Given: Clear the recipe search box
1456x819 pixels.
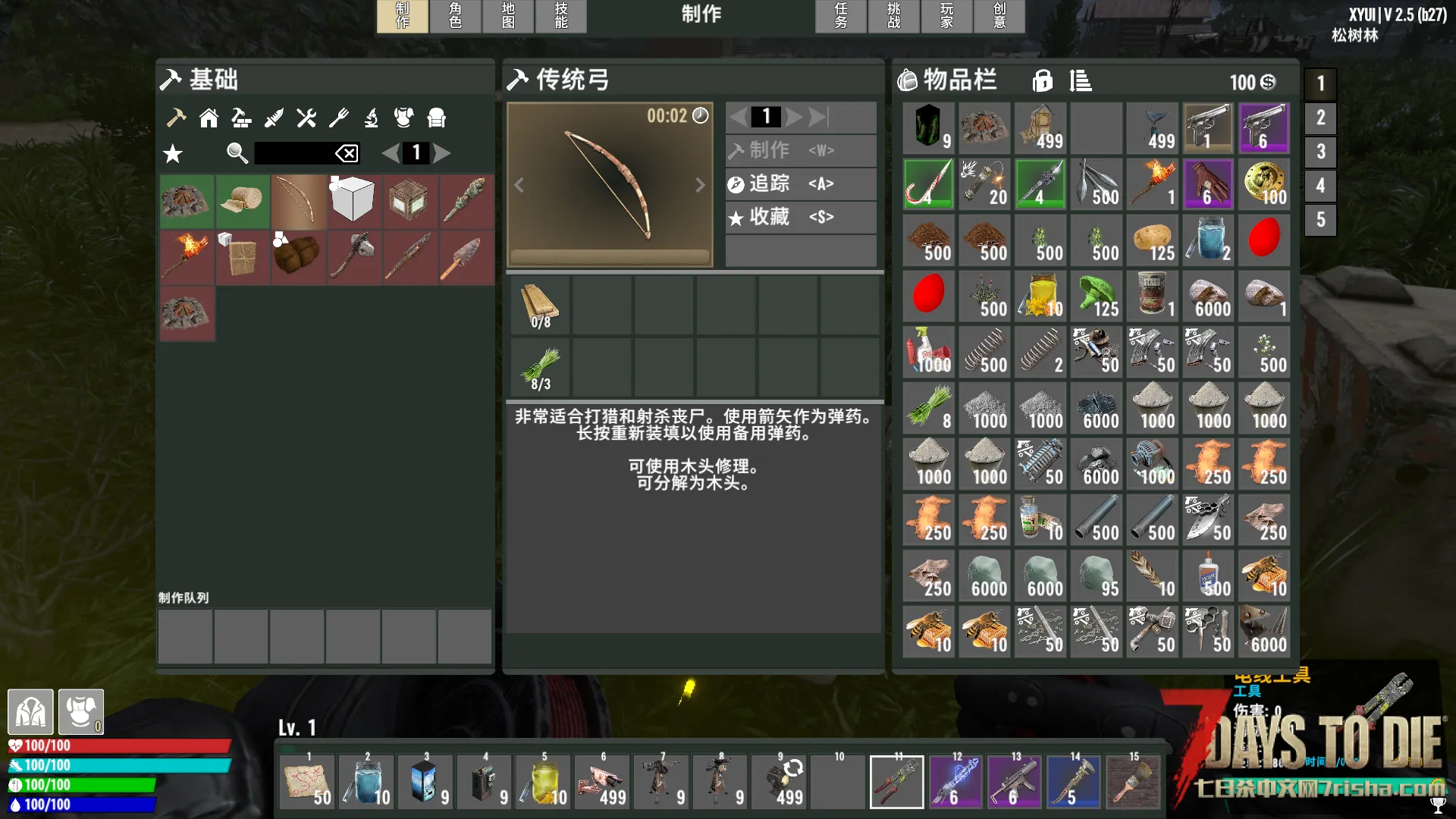Looking at the screenshot, I should tap(347, 153).
